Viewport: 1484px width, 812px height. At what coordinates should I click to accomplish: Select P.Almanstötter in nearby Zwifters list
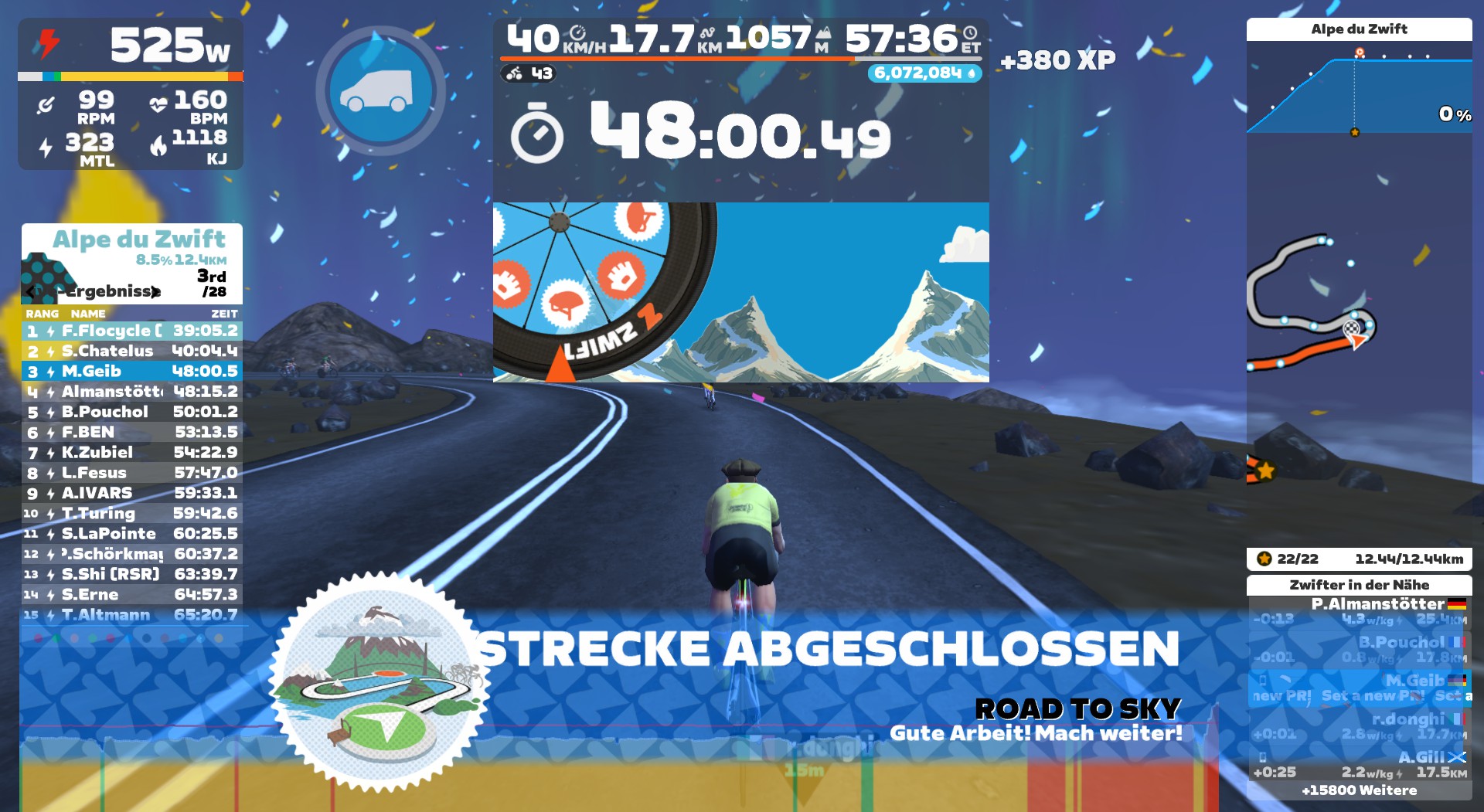1359,611
